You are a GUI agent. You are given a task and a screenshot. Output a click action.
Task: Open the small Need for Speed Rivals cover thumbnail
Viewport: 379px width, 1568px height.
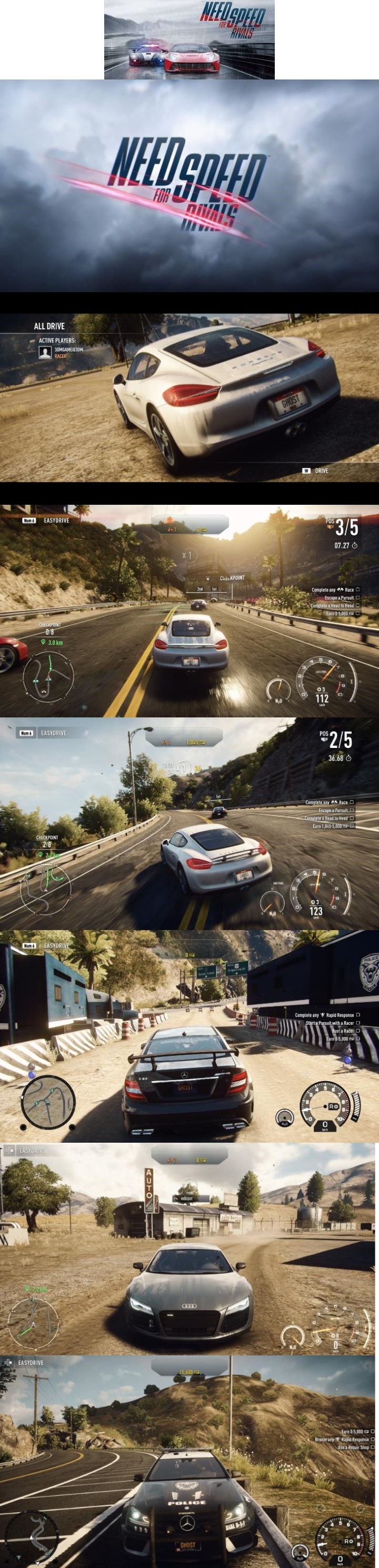[x=189, y=39]
